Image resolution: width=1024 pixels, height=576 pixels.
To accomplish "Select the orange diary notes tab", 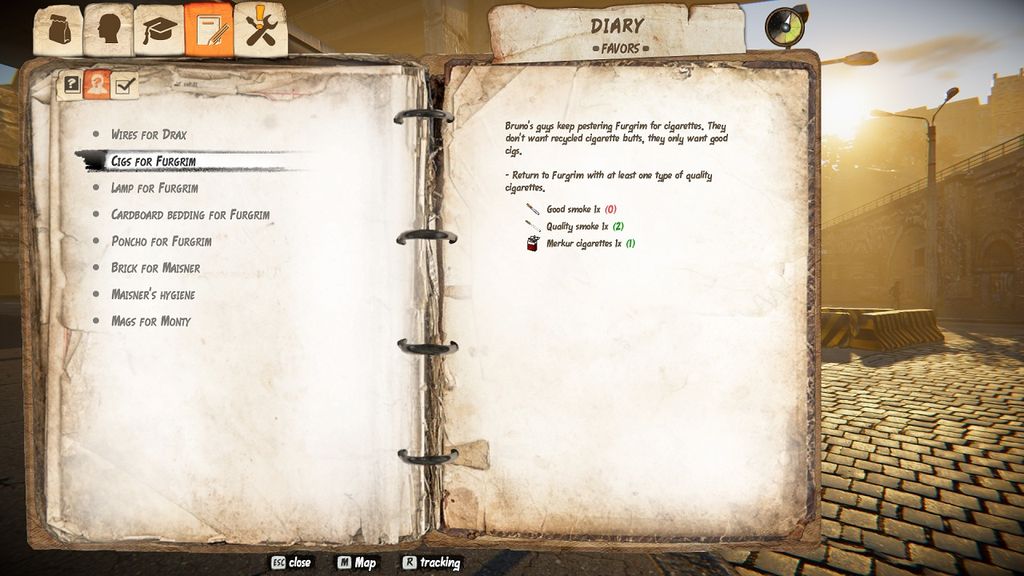I will coord(209,31).
